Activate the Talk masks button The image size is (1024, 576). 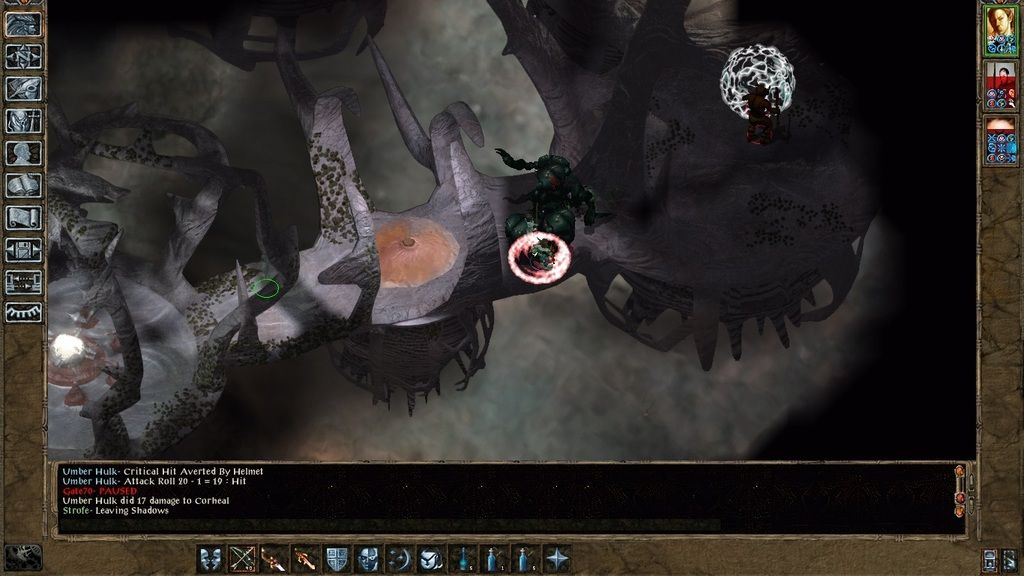(211, 559)
